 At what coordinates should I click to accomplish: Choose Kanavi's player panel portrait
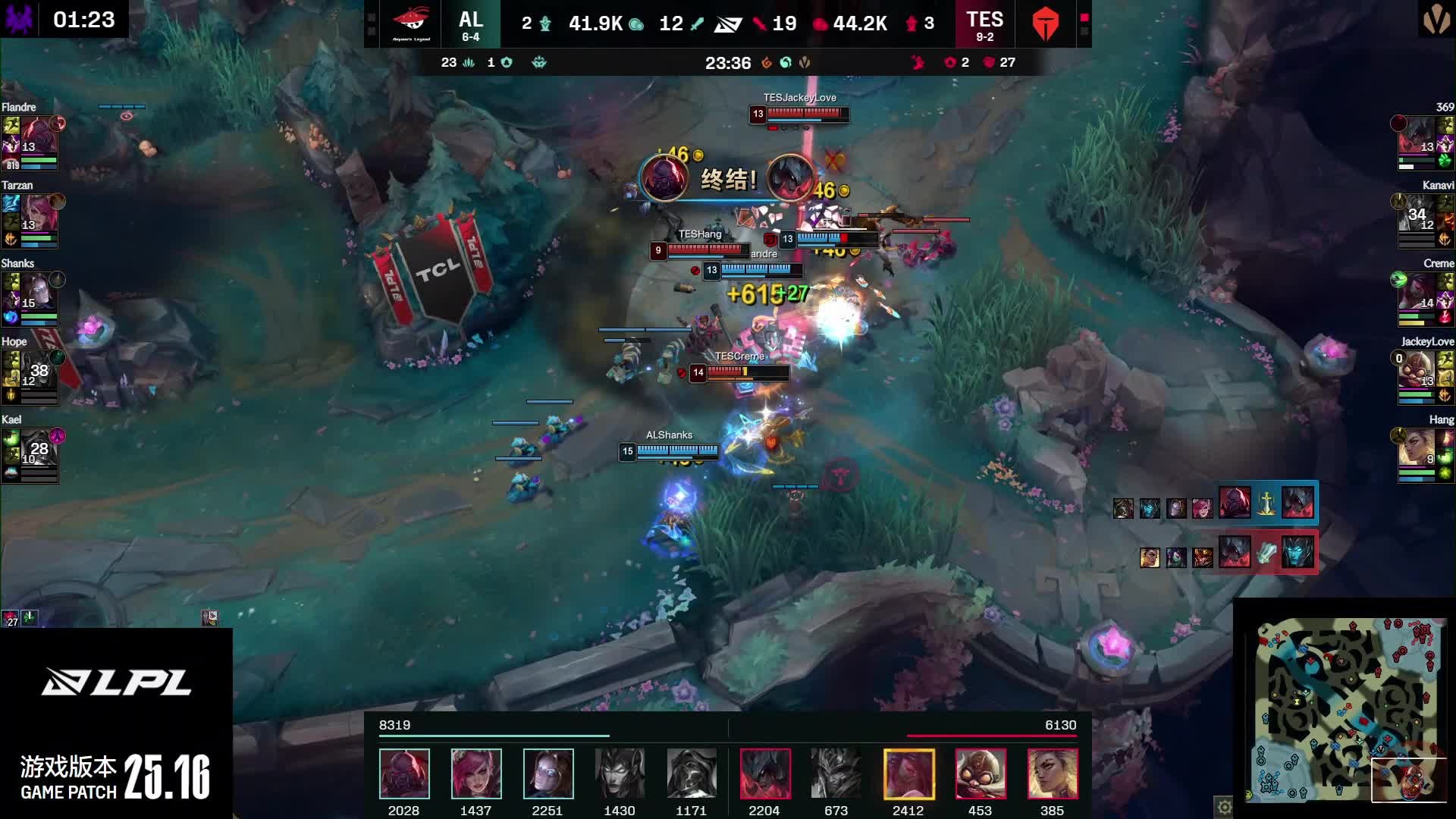1417,215
